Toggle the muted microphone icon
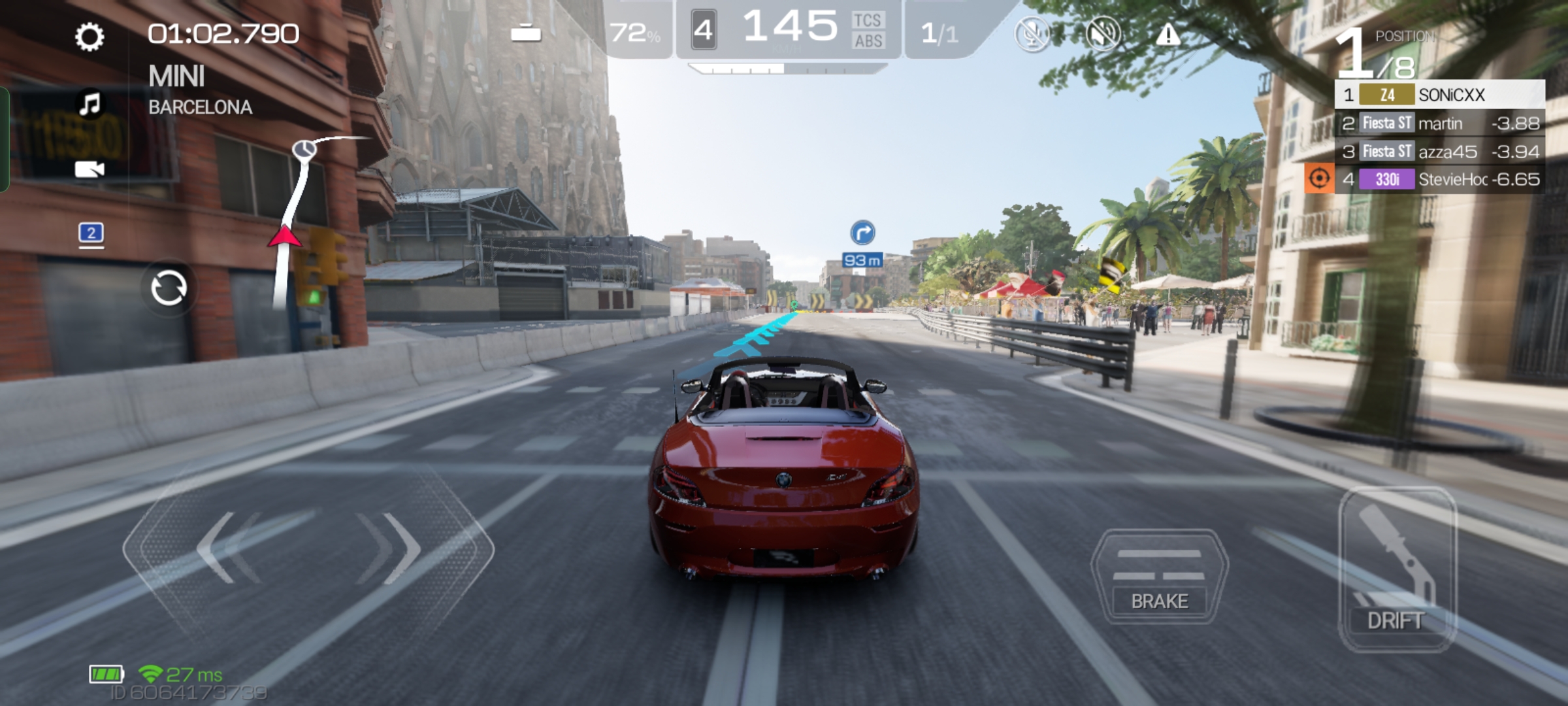Screen dimensions: 1568x706 [x=1032, y=33]
